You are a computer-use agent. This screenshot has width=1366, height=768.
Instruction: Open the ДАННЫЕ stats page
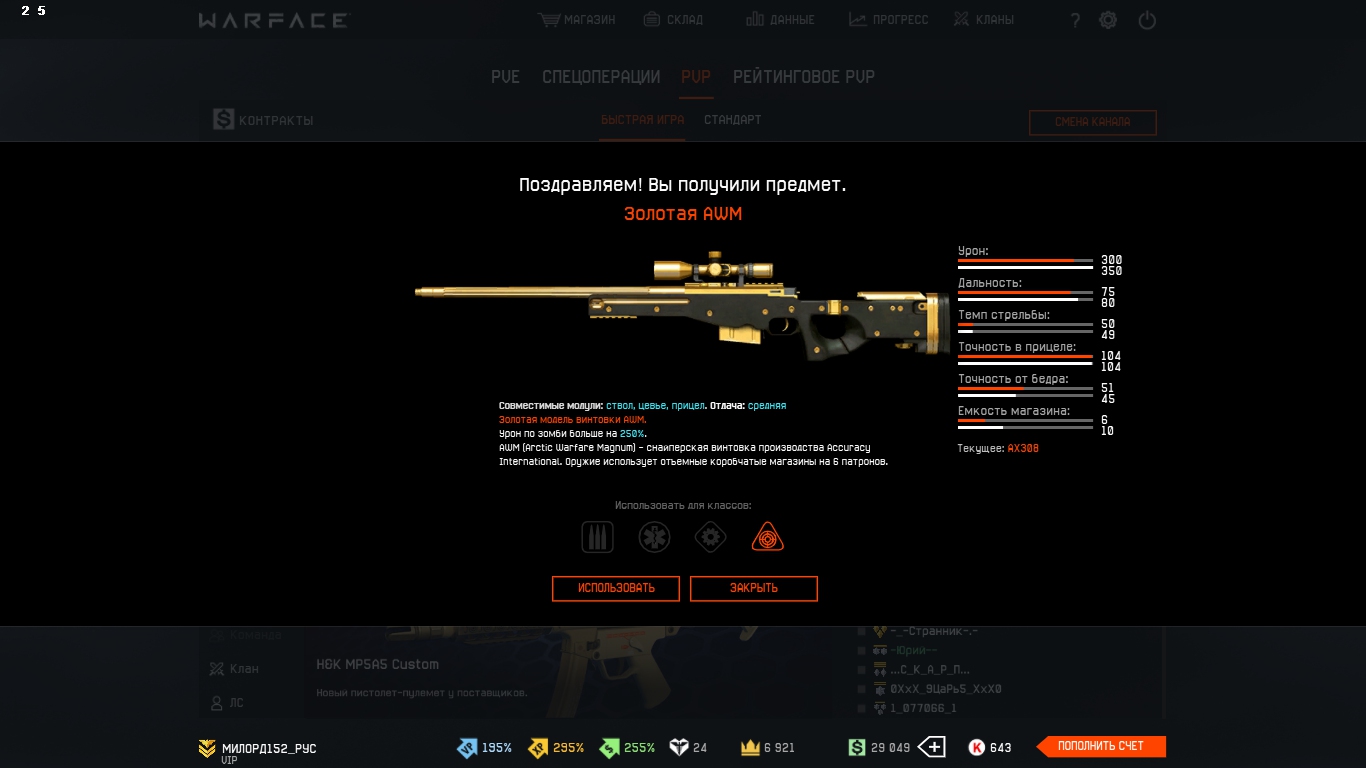coord(780,20)
